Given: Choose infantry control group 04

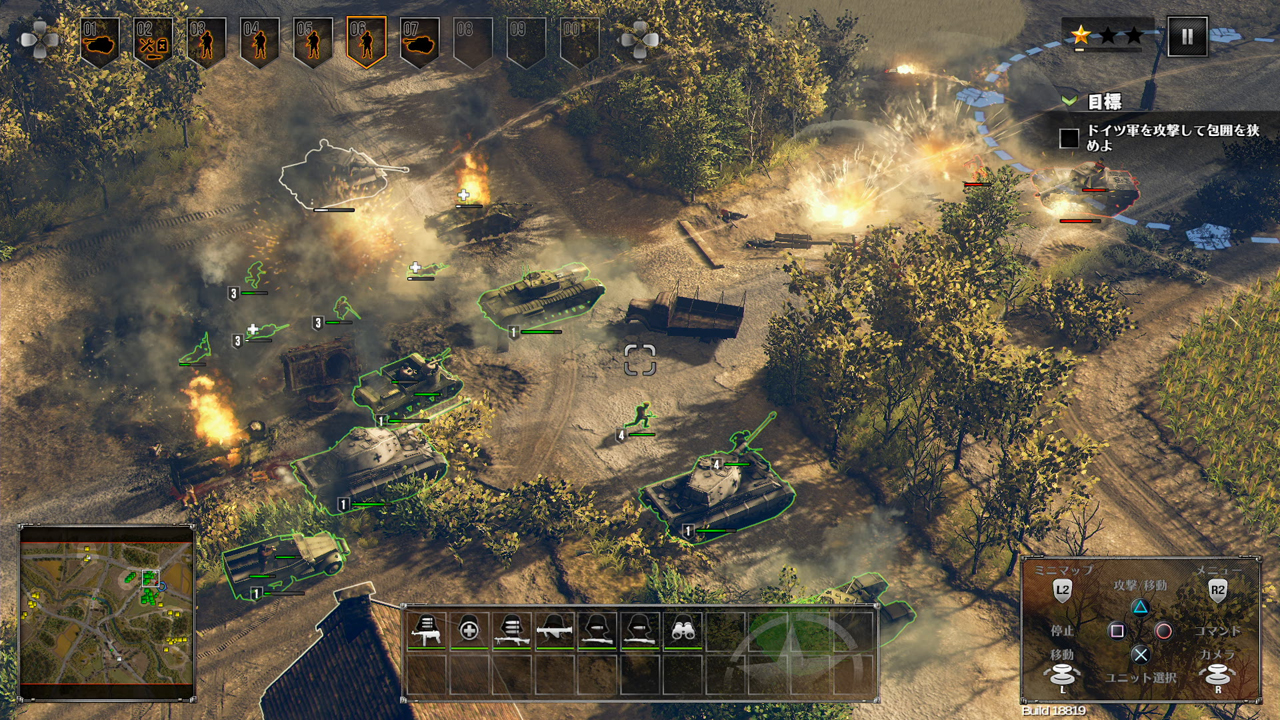Looking at the screenshot, I should coord(260,42).
